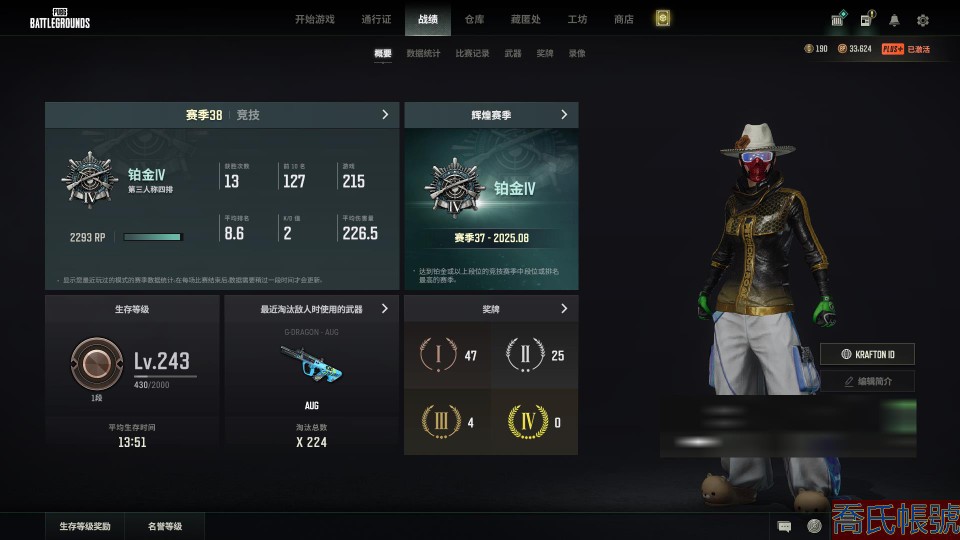Open the chat bubble icon
960x540 pixels.
[x=785, y=526]
